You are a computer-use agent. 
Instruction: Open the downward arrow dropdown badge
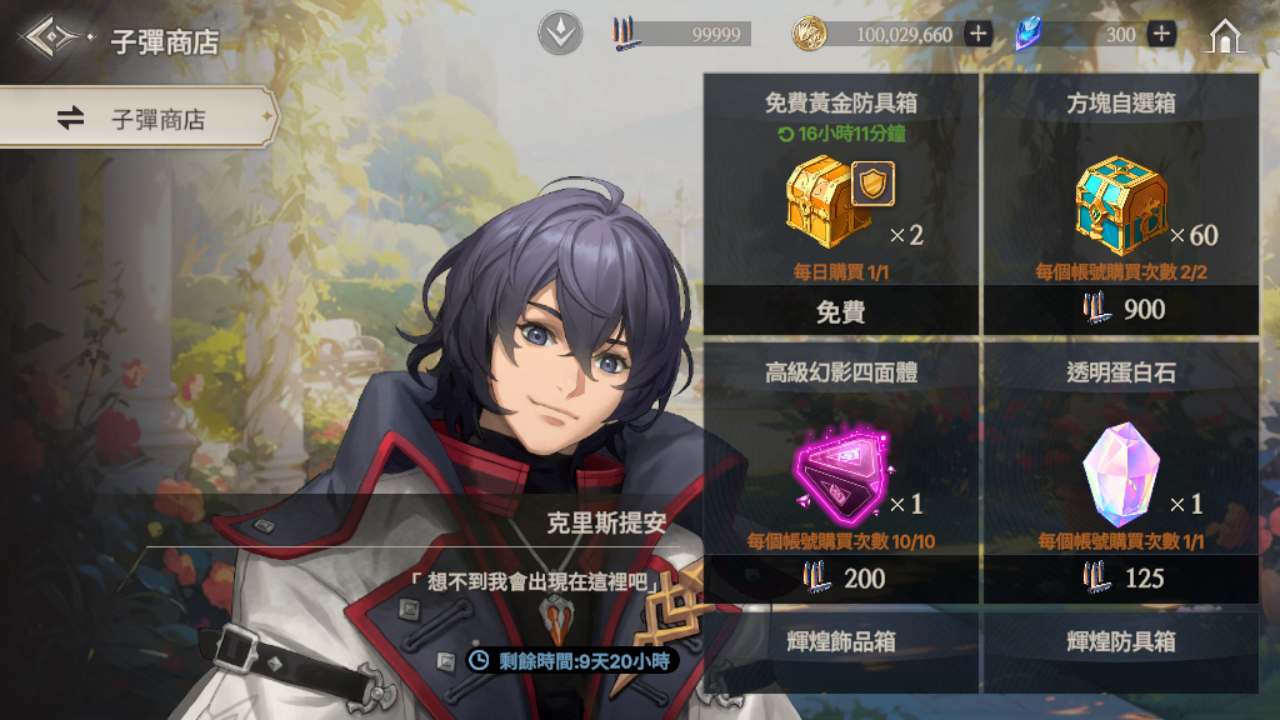tap(560, 35)
